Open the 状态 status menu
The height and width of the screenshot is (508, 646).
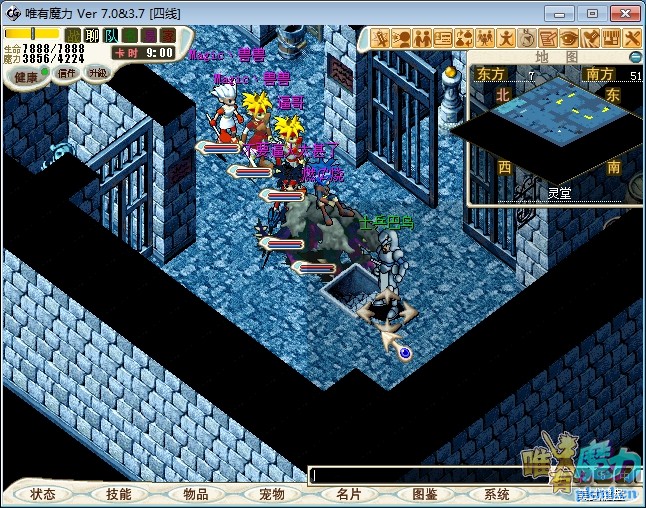(42, 494)
